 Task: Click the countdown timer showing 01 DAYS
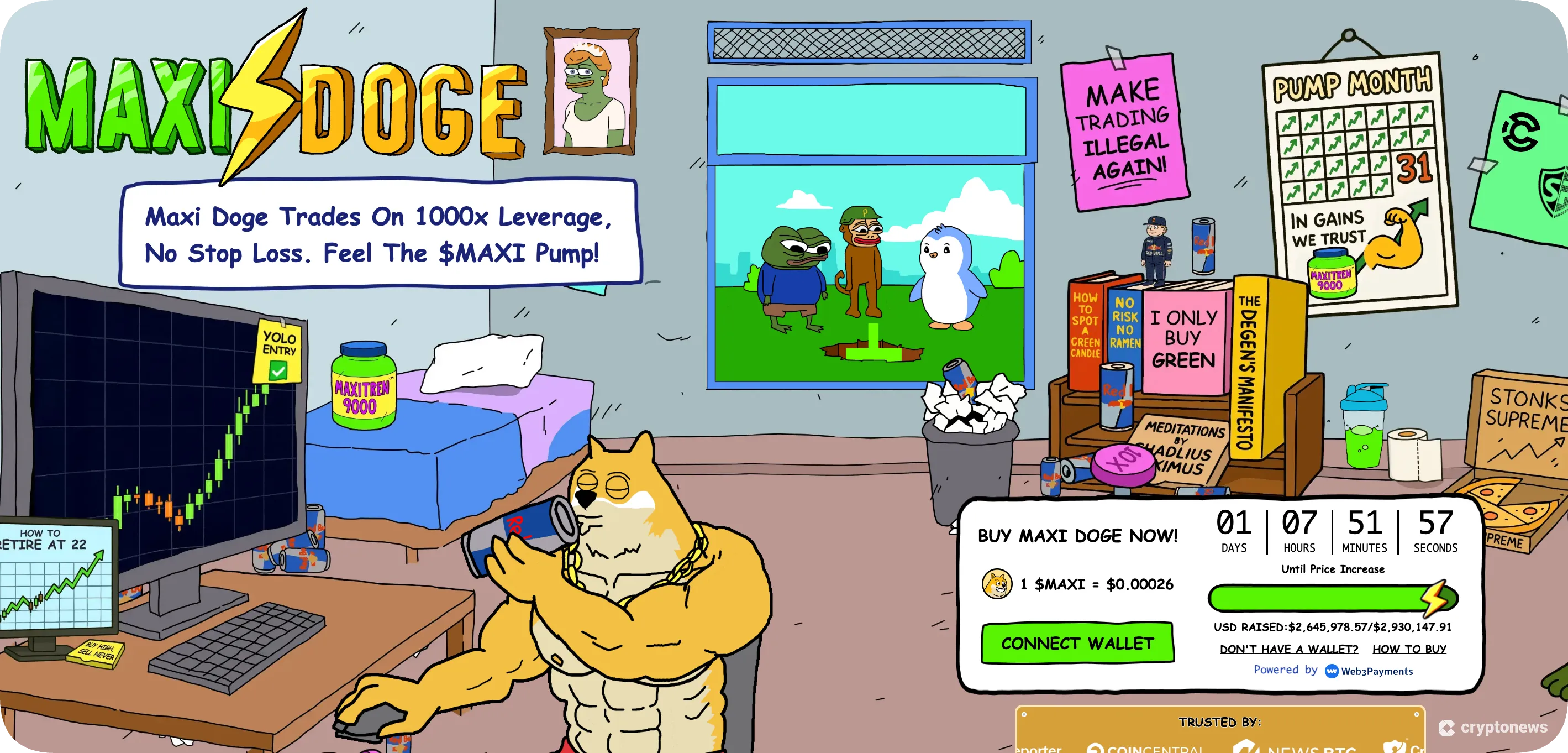tap(1234, 531)
